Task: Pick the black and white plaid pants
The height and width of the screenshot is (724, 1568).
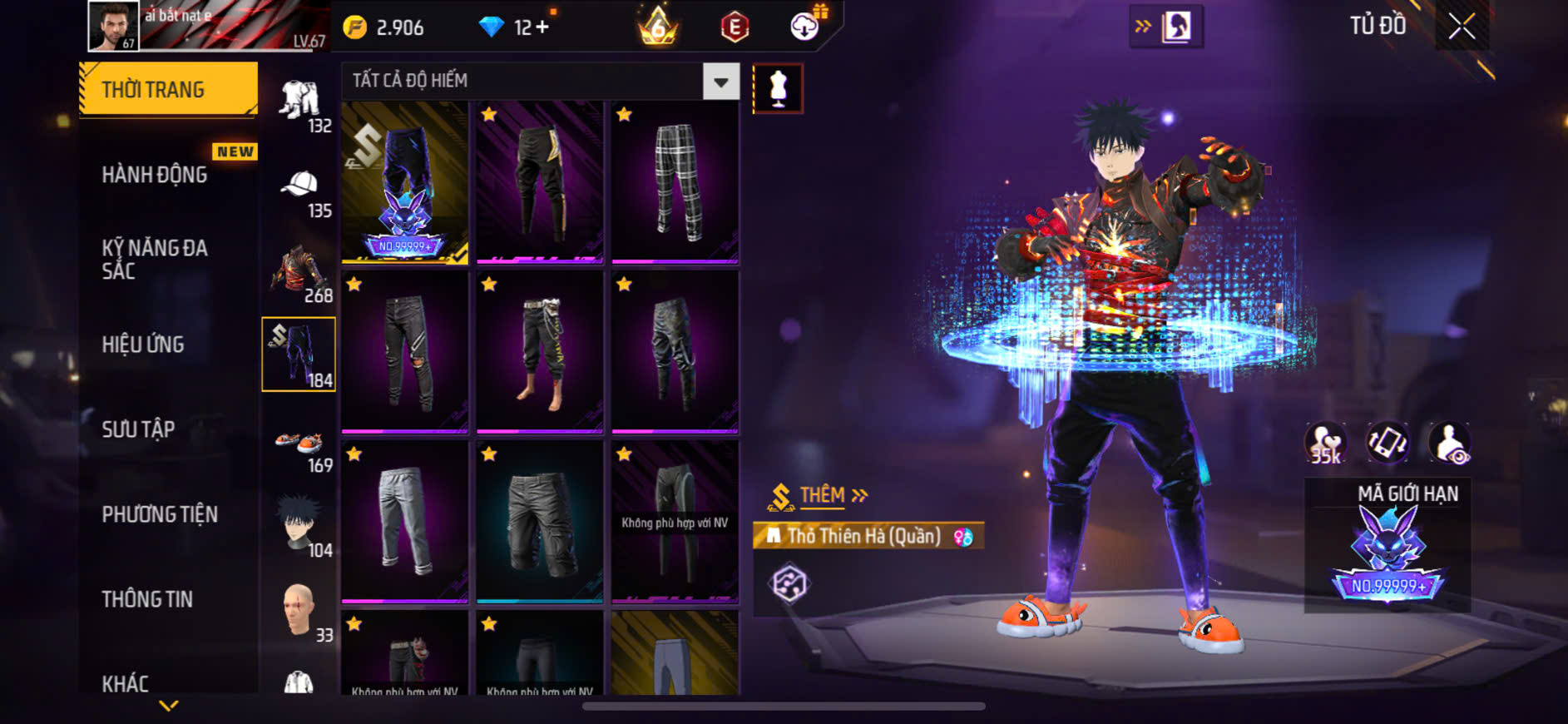Action: (675, 183)
